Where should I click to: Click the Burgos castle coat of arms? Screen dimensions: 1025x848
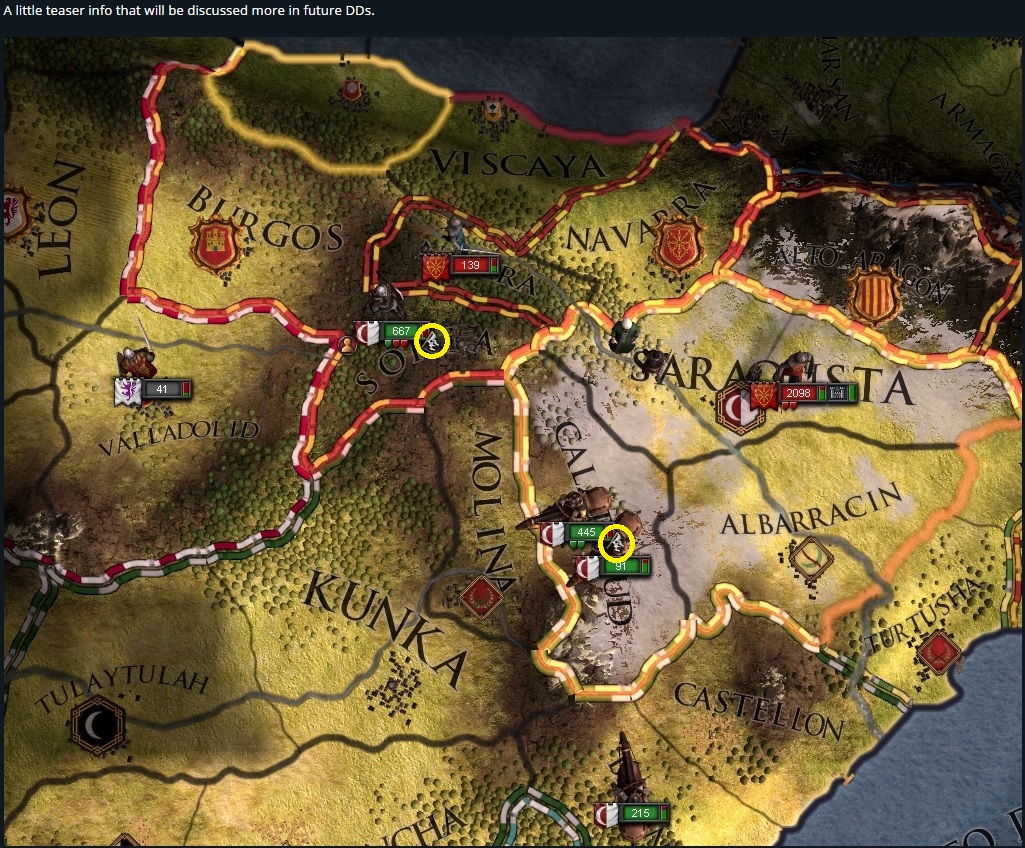pos(216,244)
